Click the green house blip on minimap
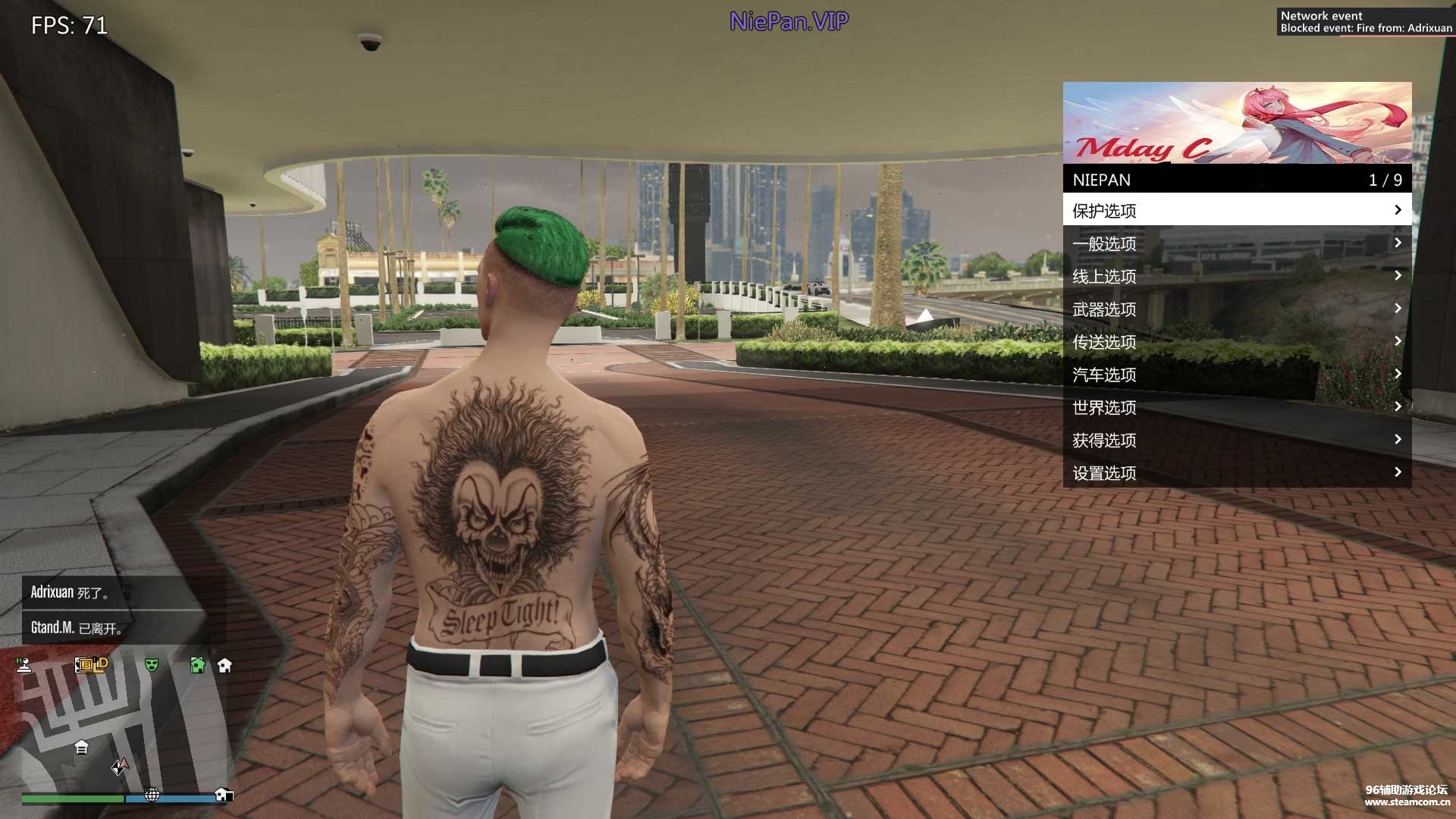The height and width of the screenshot is (819, 1456). [198, 665]
